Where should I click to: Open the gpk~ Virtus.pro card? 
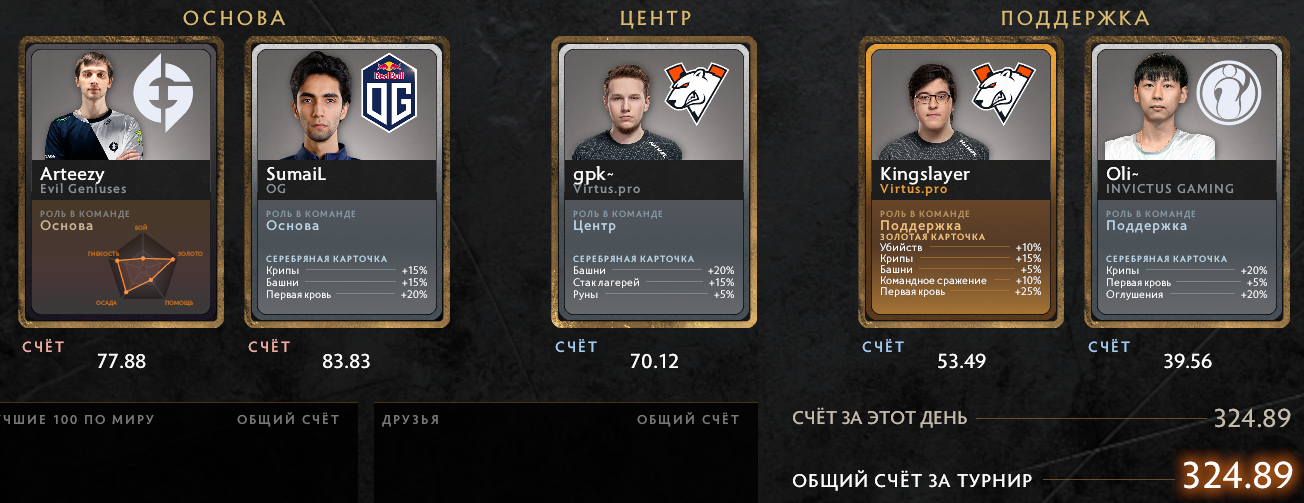coord(654,180)
